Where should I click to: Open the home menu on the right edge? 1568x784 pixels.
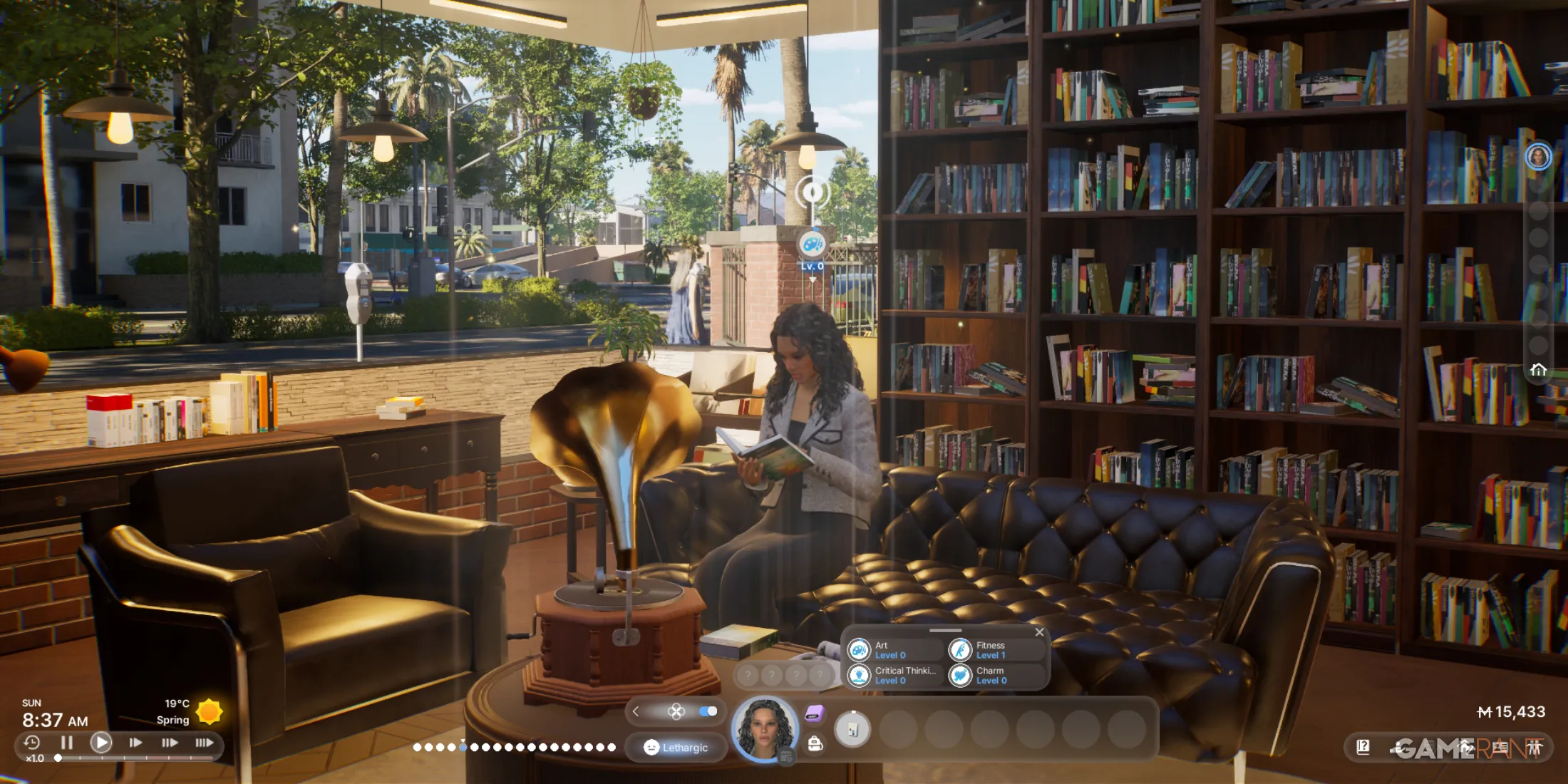[x=1538, y=369]
